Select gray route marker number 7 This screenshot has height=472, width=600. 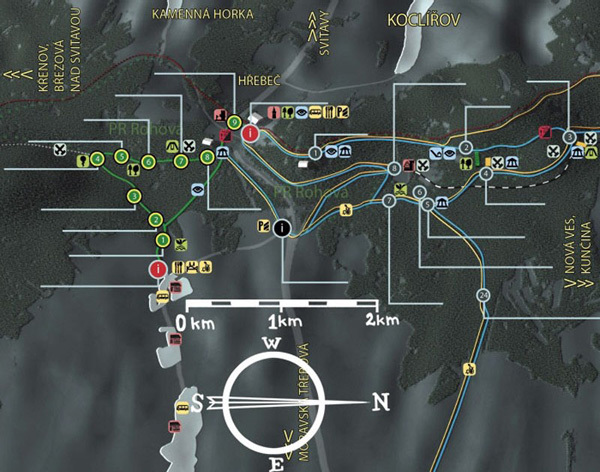coord(388,201)
